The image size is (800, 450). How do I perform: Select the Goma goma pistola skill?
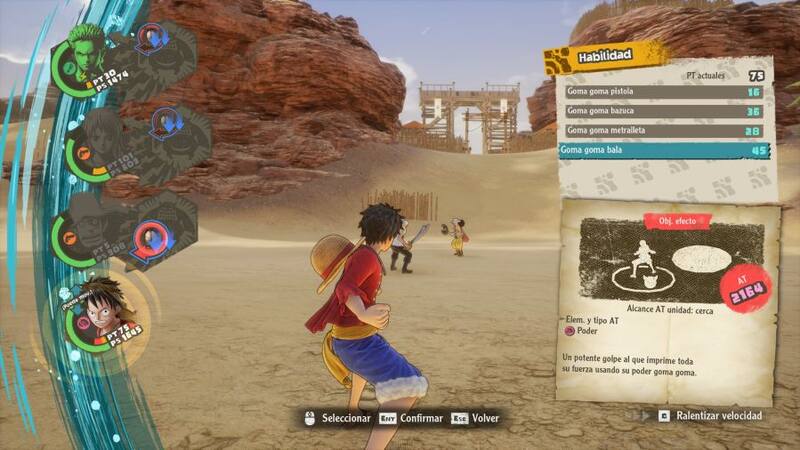tap(660, 92)
